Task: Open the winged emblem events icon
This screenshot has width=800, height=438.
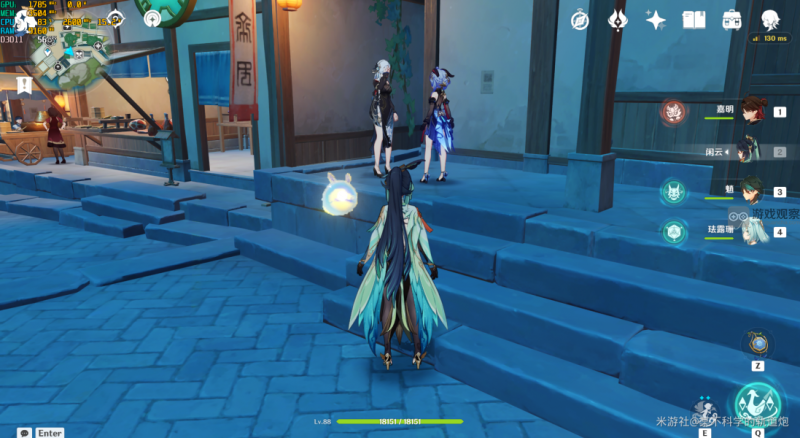Action: 618,20
